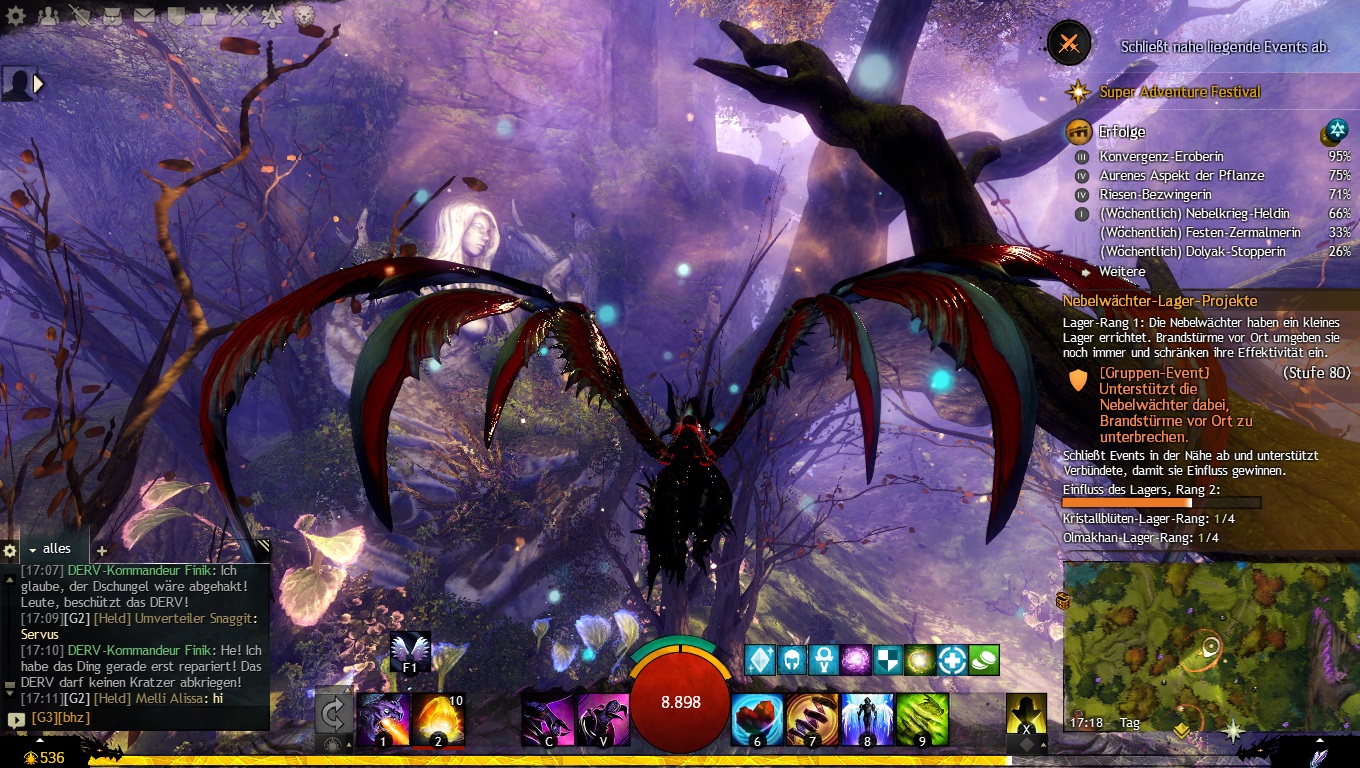
Task: Click the minimap
Action: pyautogui.click(x=1210, y=647)
